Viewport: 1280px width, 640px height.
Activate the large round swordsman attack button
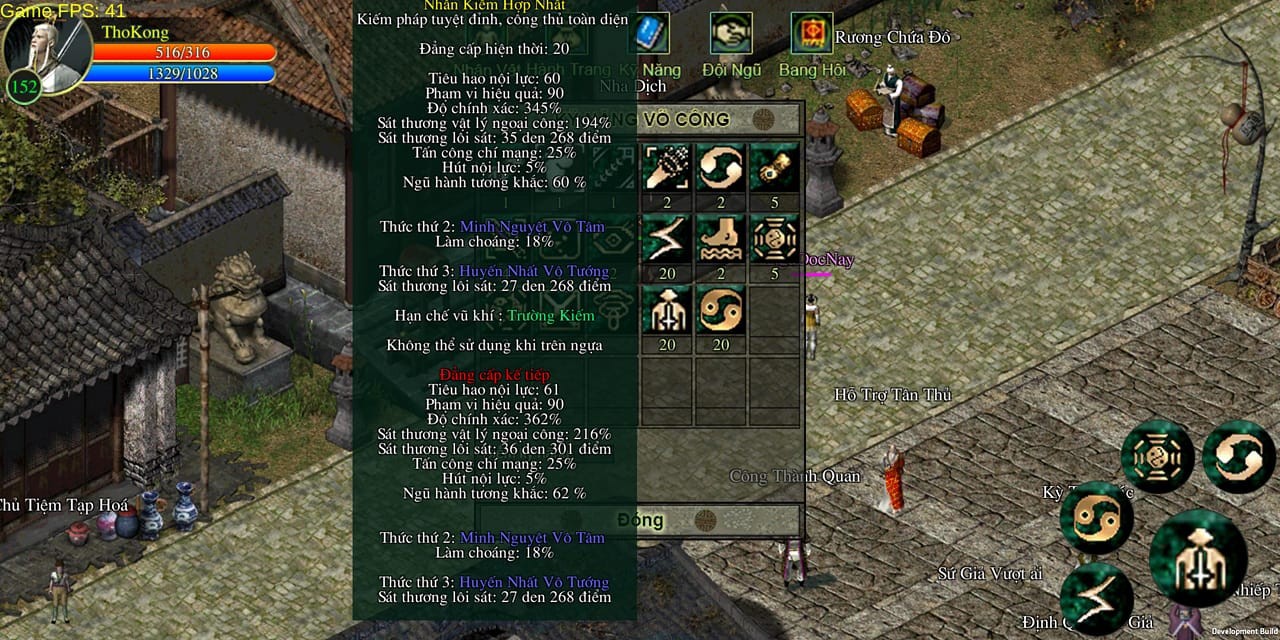(1198, 558)
